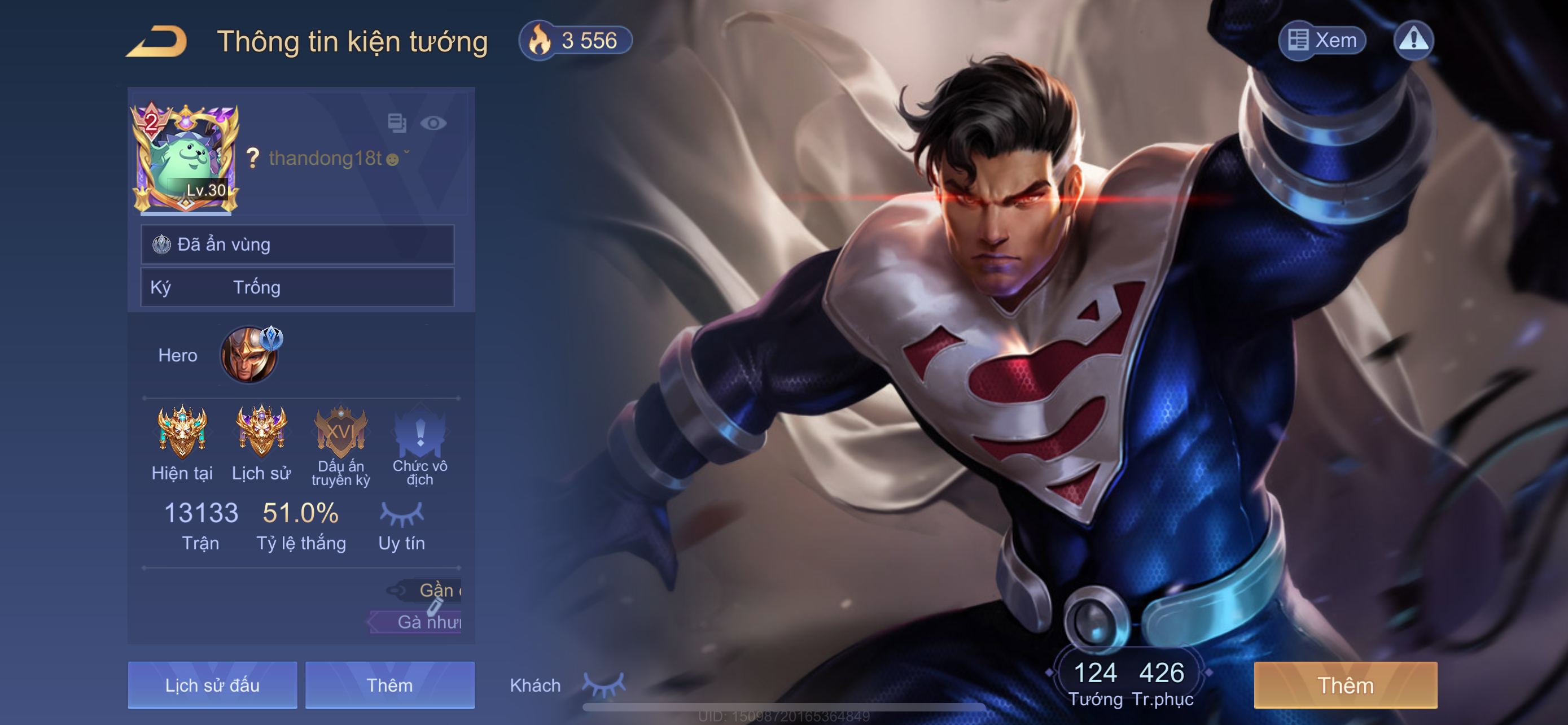Select the favorite hero portrait next to Hero
Viewport: 1568px width, 725px height.
click(249, 355)
